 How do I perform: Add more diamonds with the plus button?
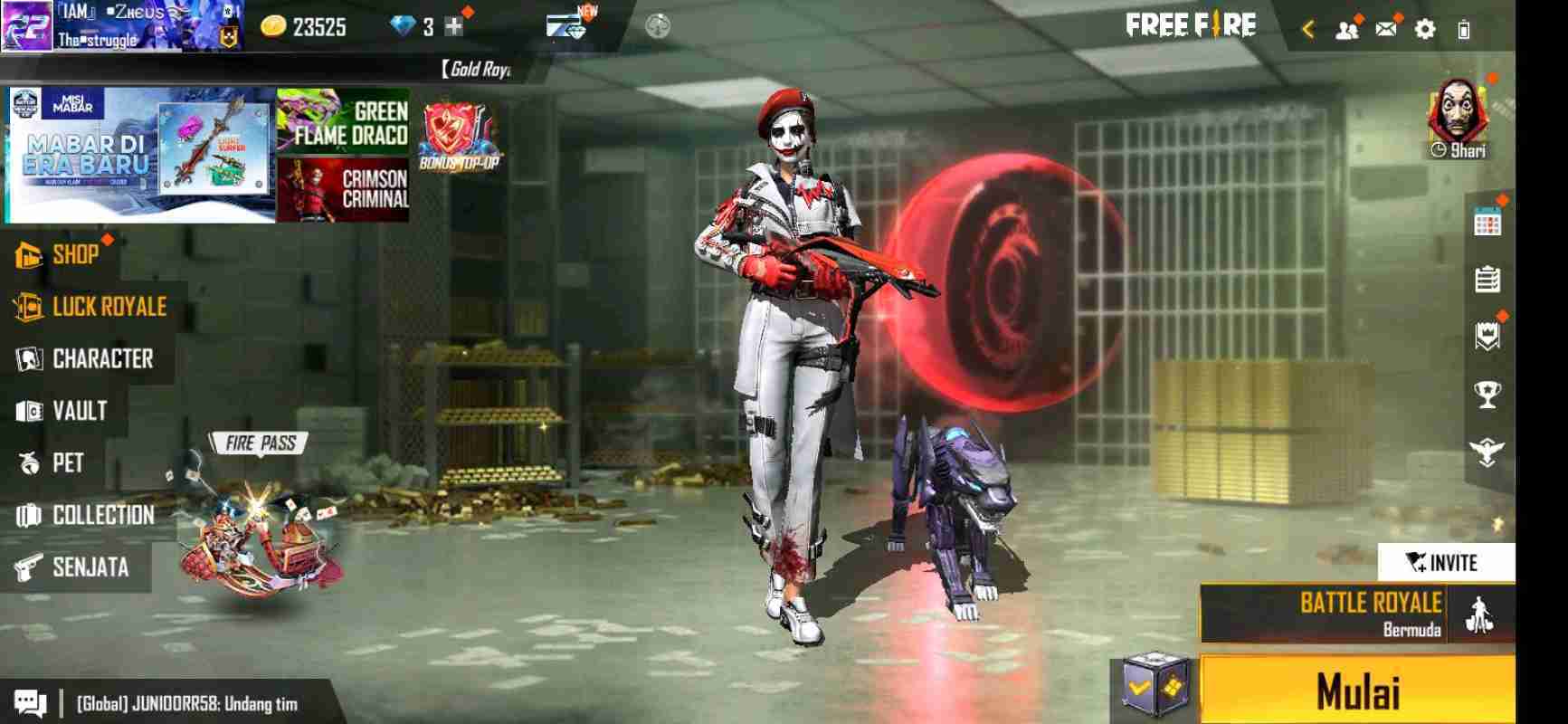click(x=454, y=27)
